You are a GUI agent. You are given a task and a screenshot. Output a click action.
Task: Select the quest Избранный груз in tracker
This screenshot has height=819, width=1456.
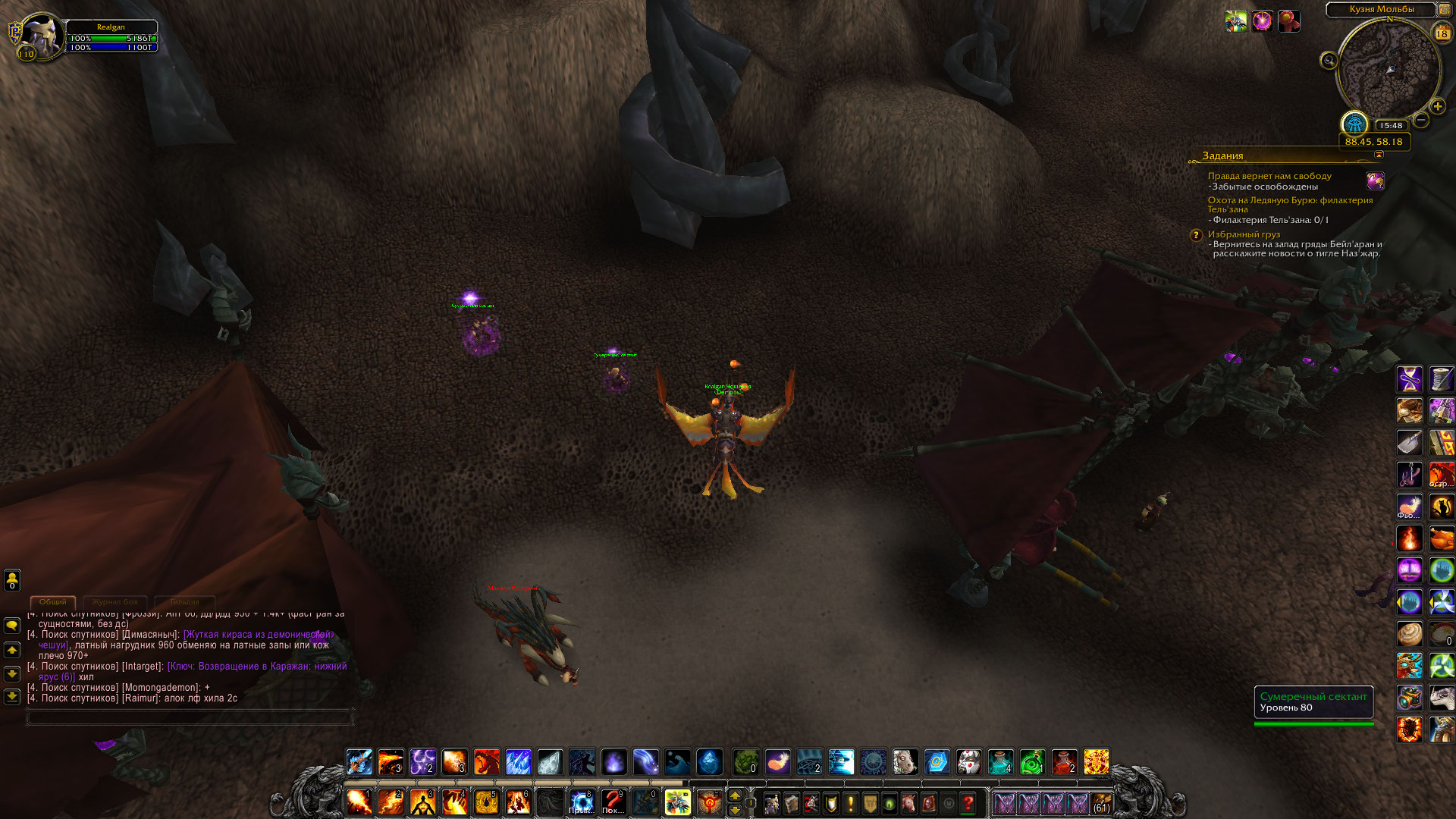click(1244, 234)
